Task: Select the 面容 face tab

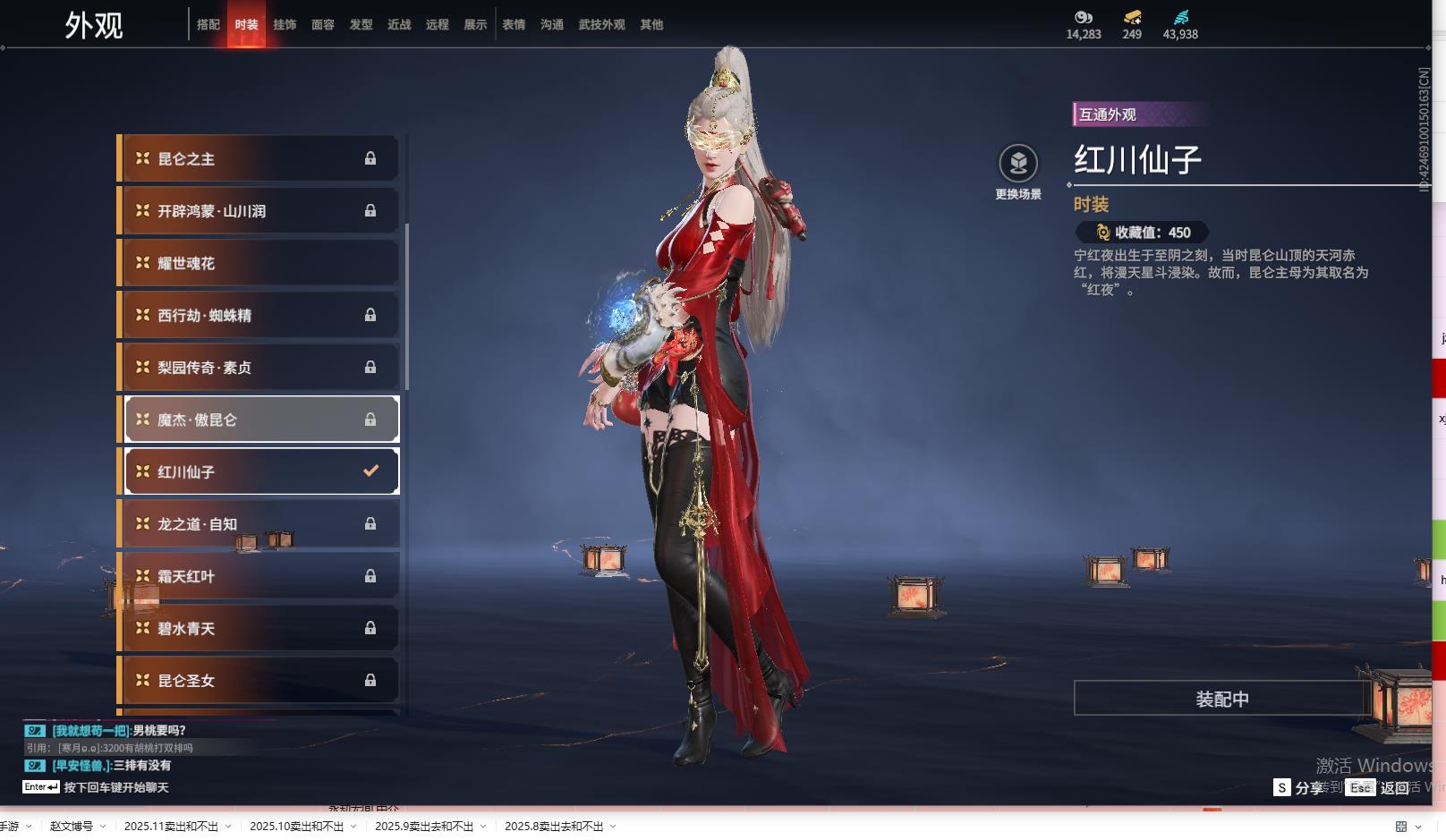Action: (x=323, y=25)
